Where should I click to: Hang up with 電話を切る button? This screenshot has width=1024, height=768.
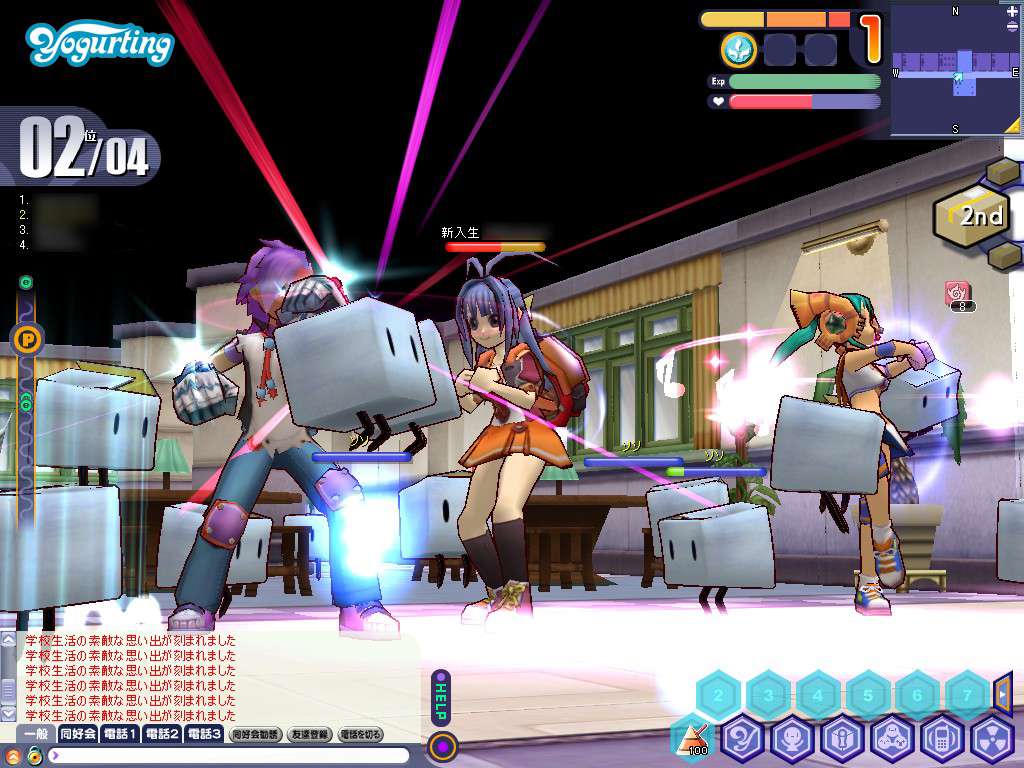pyautogui.click(x=360, y=734)
